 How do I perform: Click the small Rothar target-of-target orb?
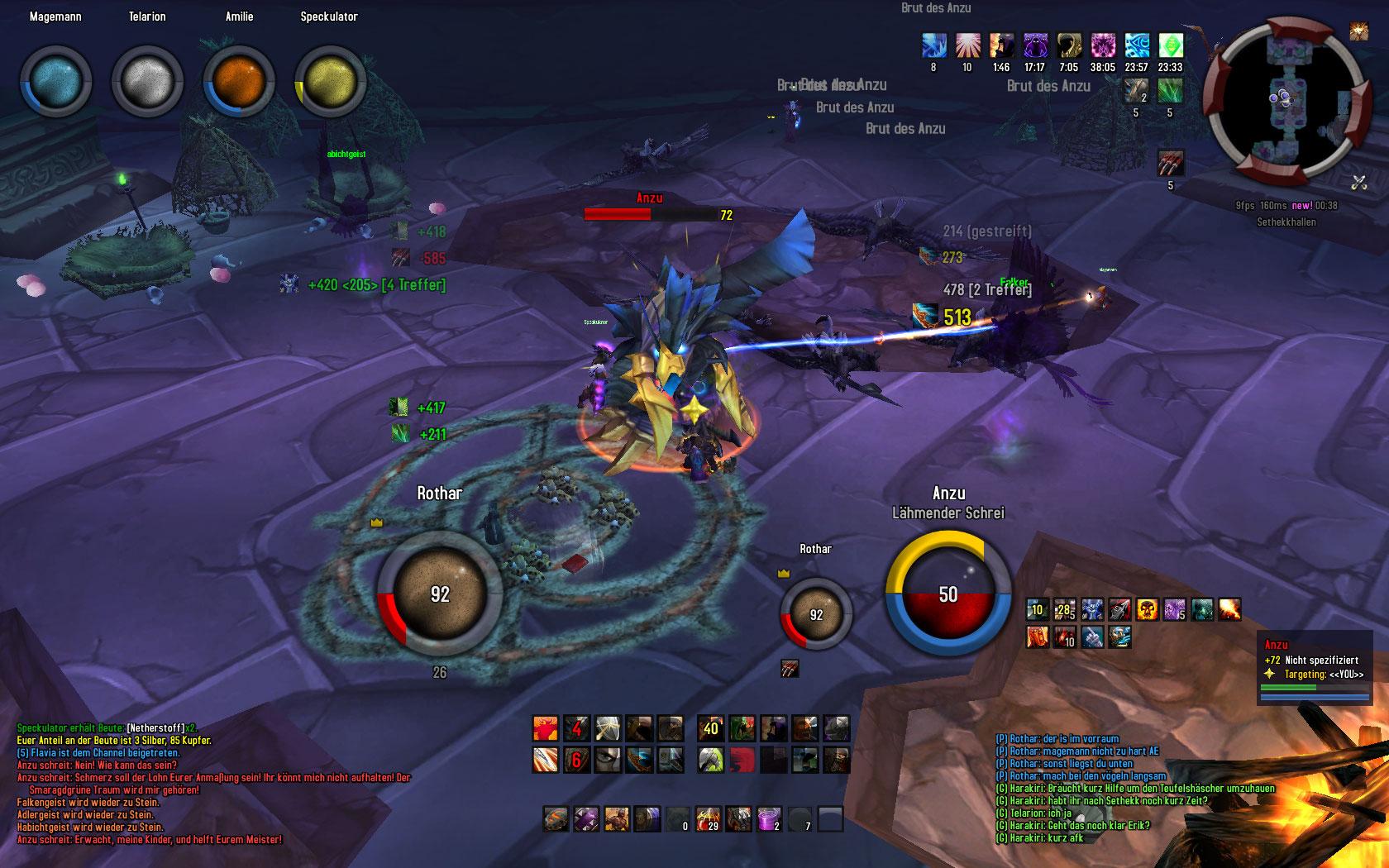pyautogui.click(x=816, y=614)
